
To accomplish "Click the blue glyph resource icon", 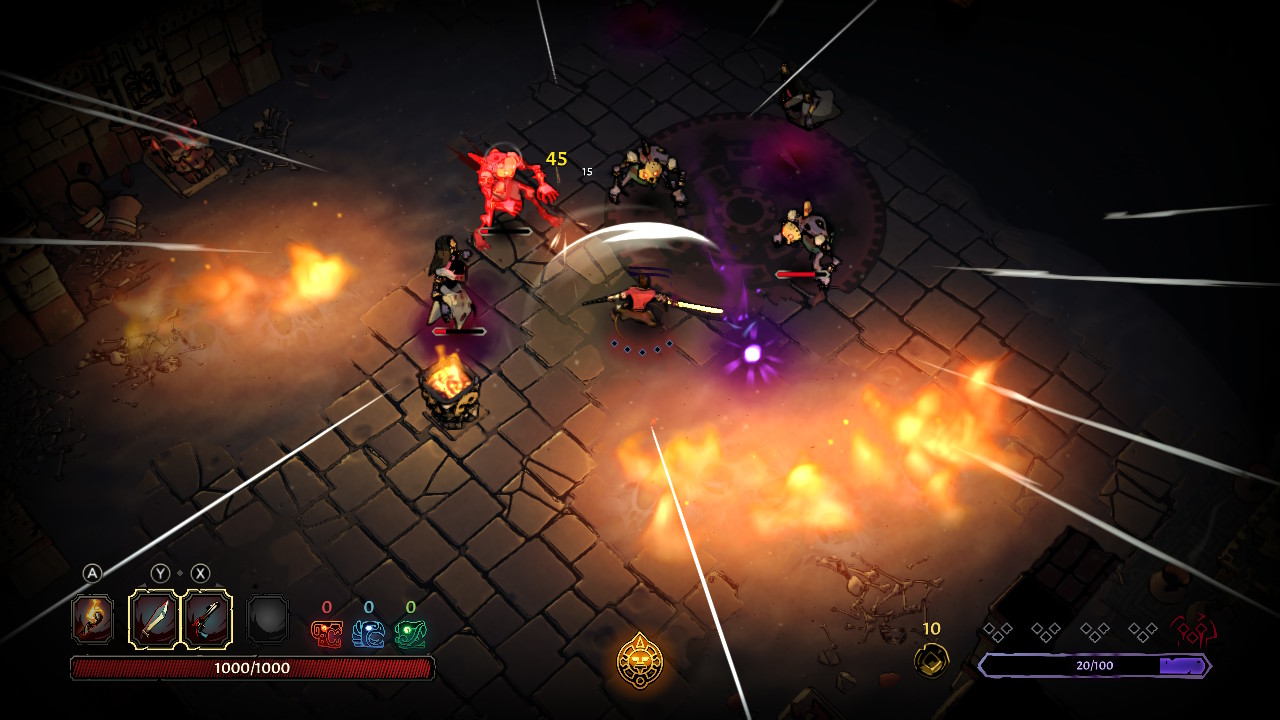I will point(368,633).
